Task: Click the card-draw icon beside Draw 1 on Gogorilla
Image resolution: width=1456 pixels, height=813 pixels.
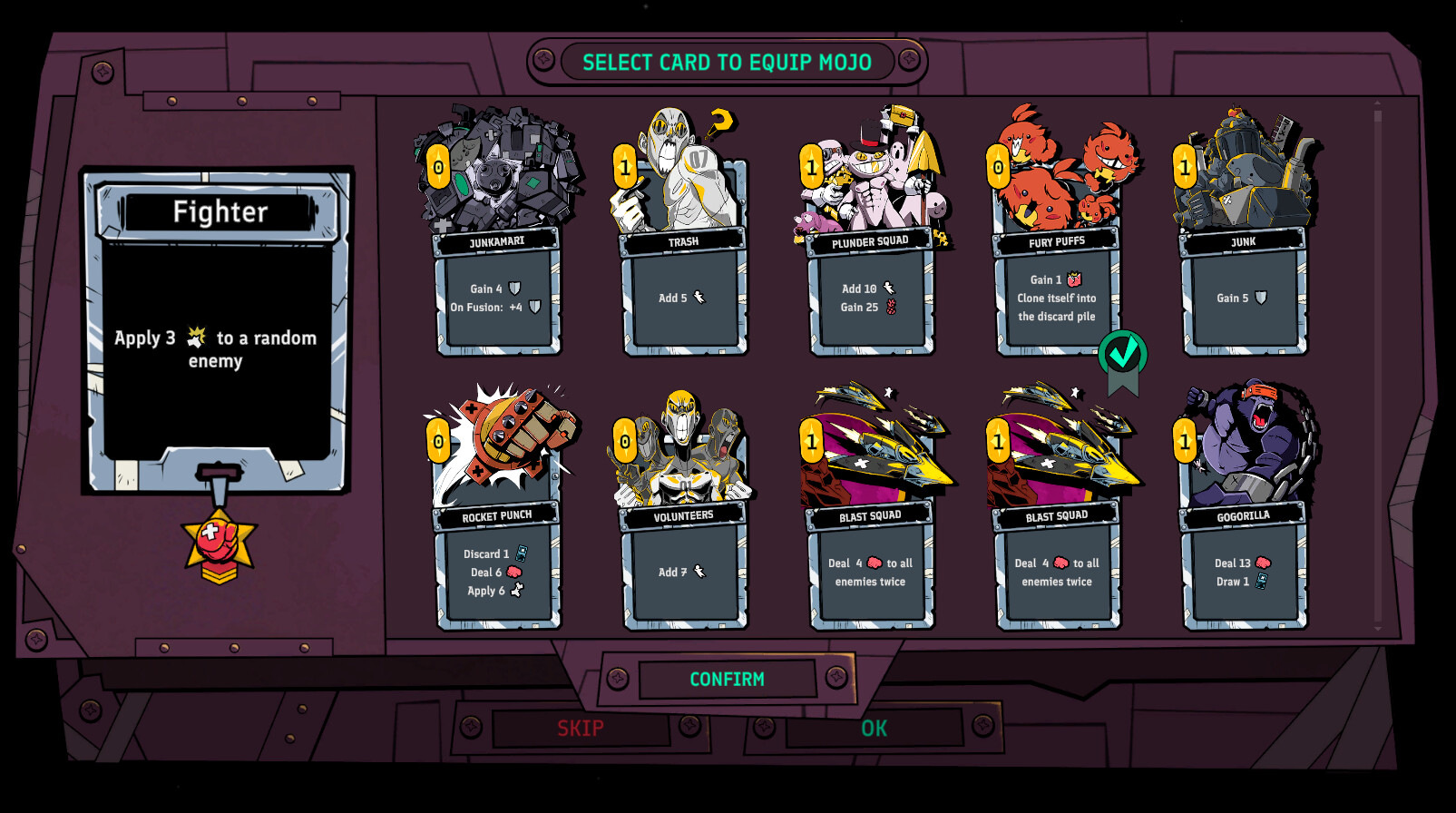Action: tap(1261, 583)
